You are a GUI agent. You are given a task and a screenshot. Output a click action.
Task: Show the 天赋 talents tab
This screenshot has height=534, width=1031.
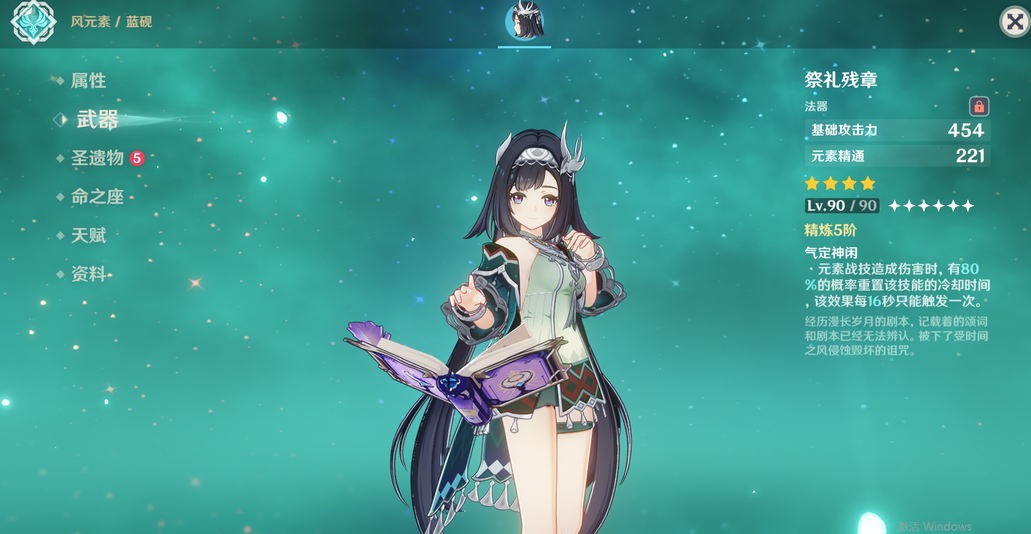coord(88,236)
